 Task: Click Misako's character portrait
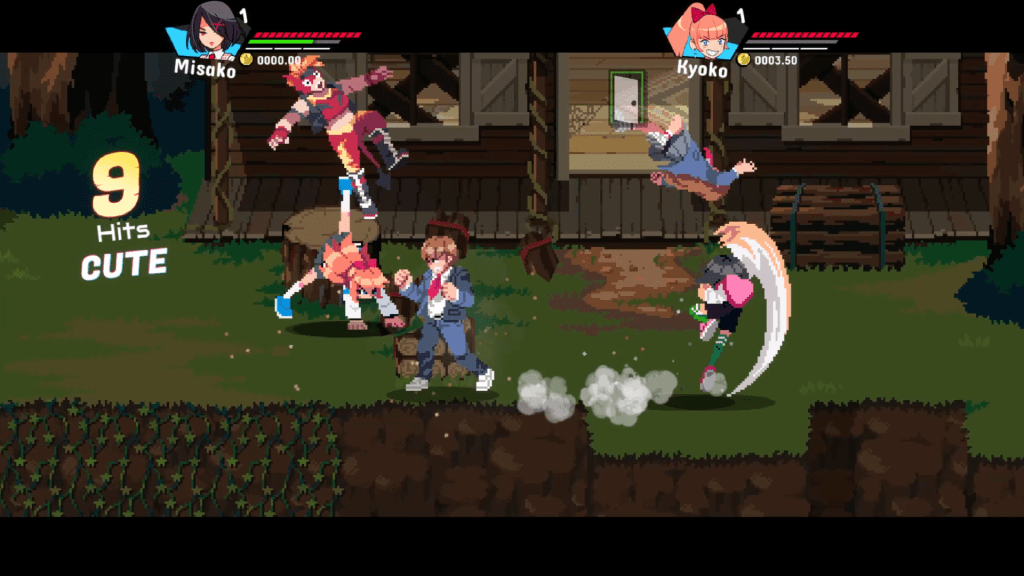coord(211,30)
